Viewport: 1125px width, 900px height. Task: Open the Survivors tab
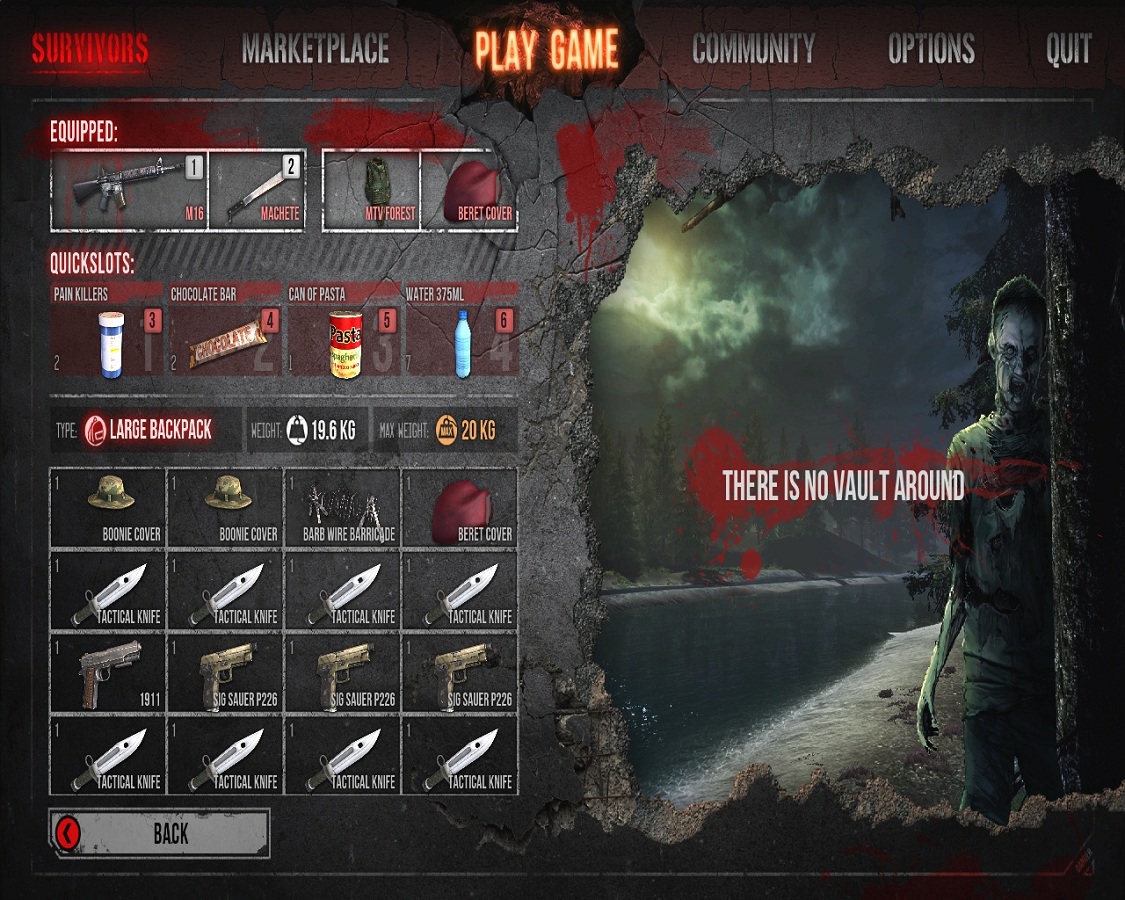click(x=90, y=49)
